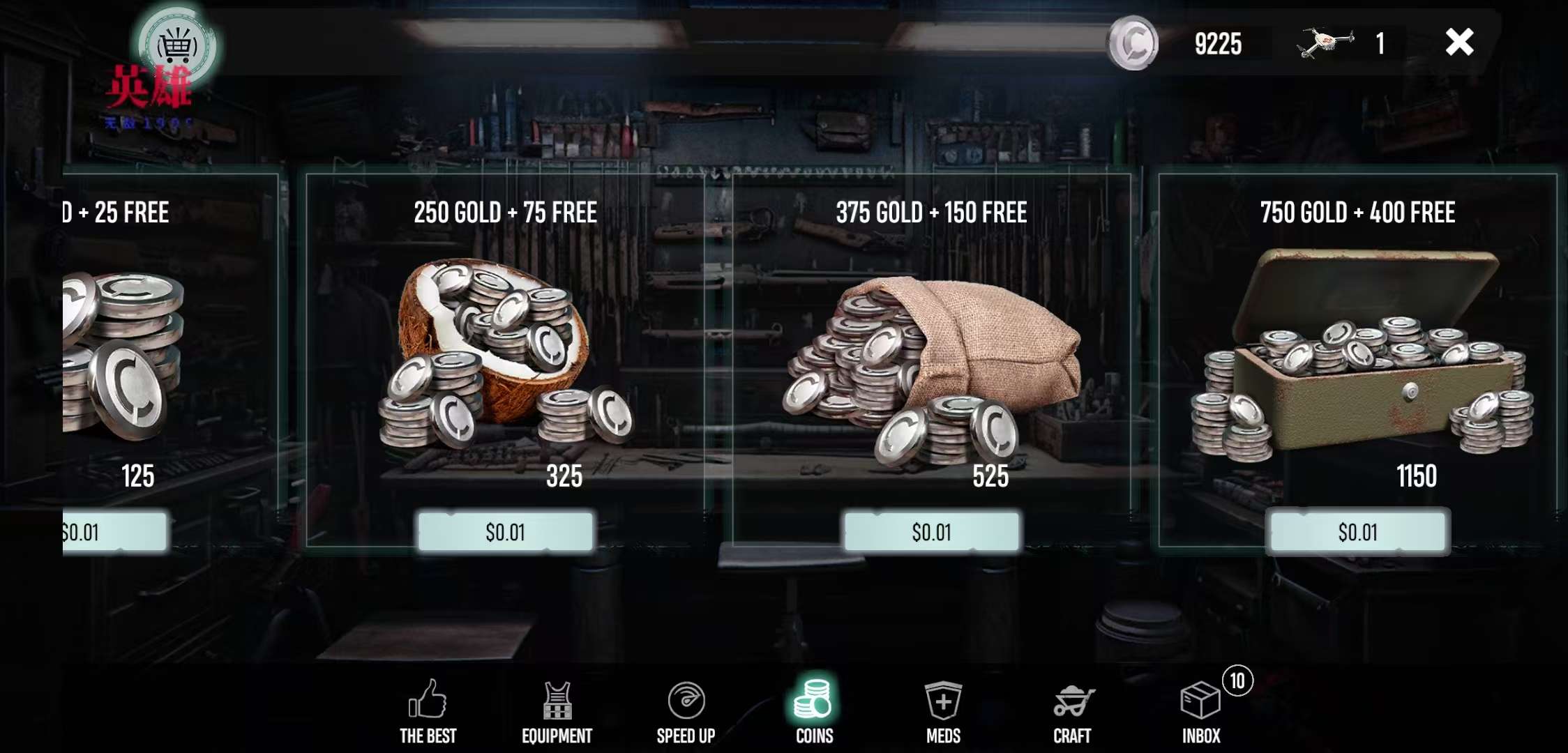Open the Craft shop tab

click(1072, 710)
